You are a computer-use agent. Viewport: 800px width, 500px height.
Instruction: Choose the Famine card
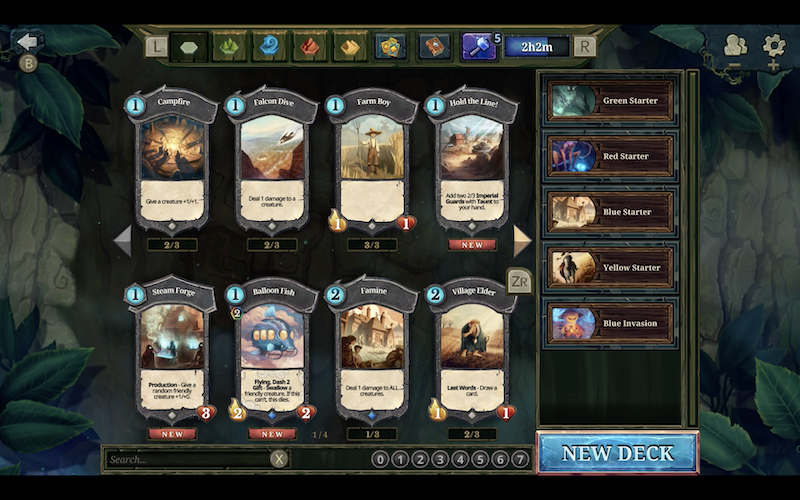coord(371,350)
